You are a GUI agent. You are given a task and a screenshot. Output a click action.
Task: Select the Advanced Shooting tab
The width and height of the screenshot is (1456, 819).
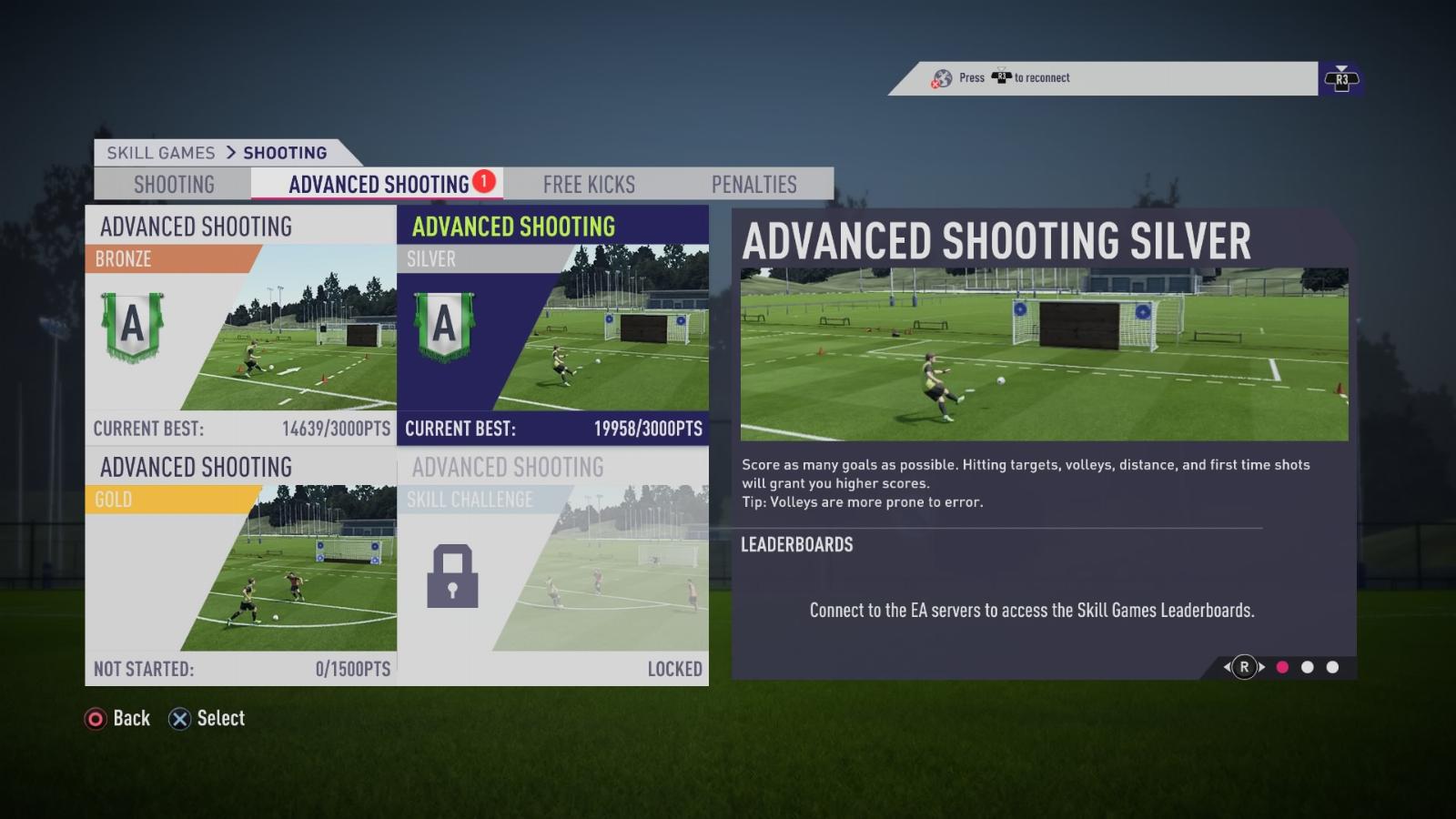(379, 185)
